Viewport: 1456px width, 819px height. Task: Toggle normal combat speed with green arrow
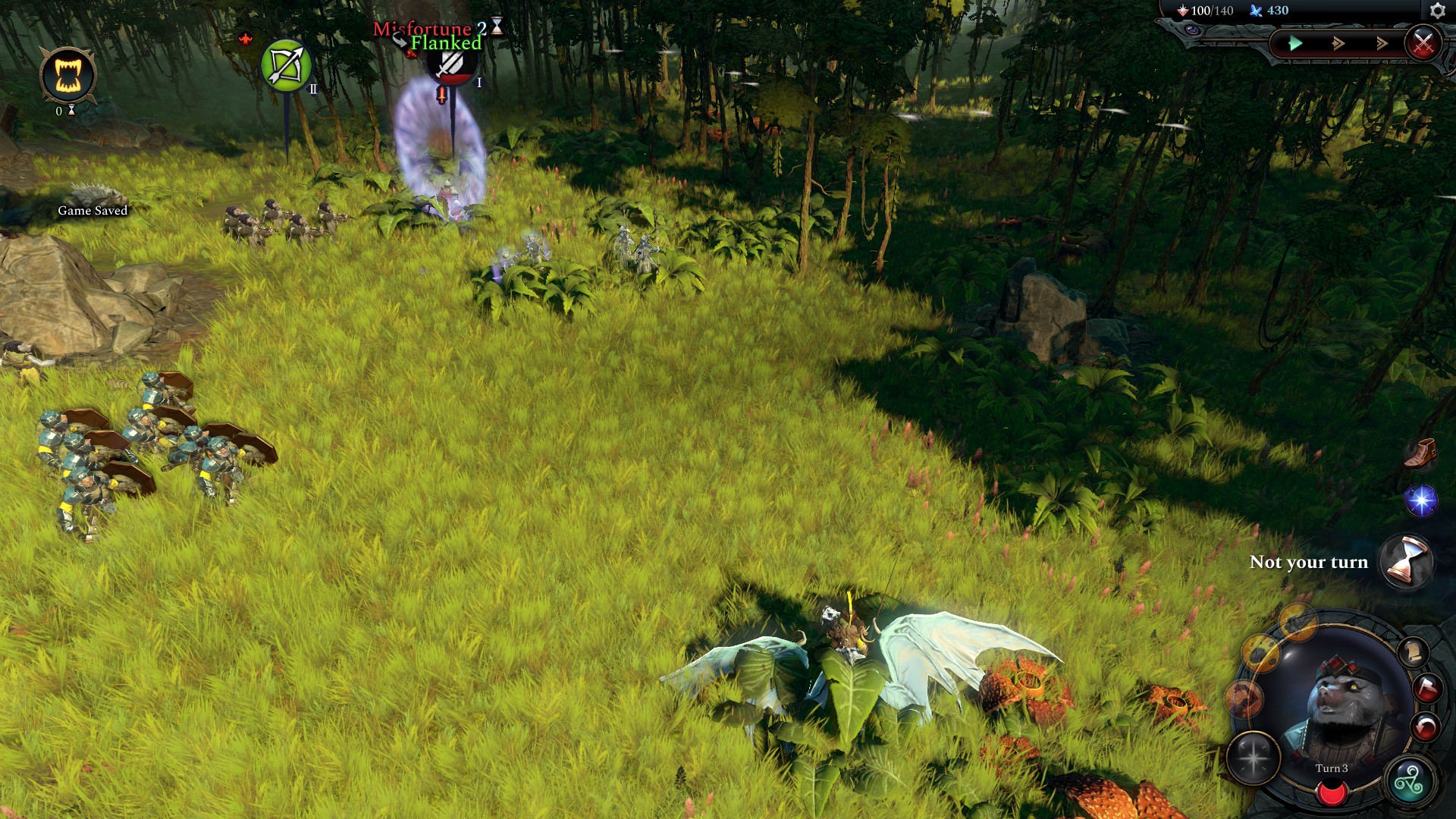click(x=1295, y=43)
